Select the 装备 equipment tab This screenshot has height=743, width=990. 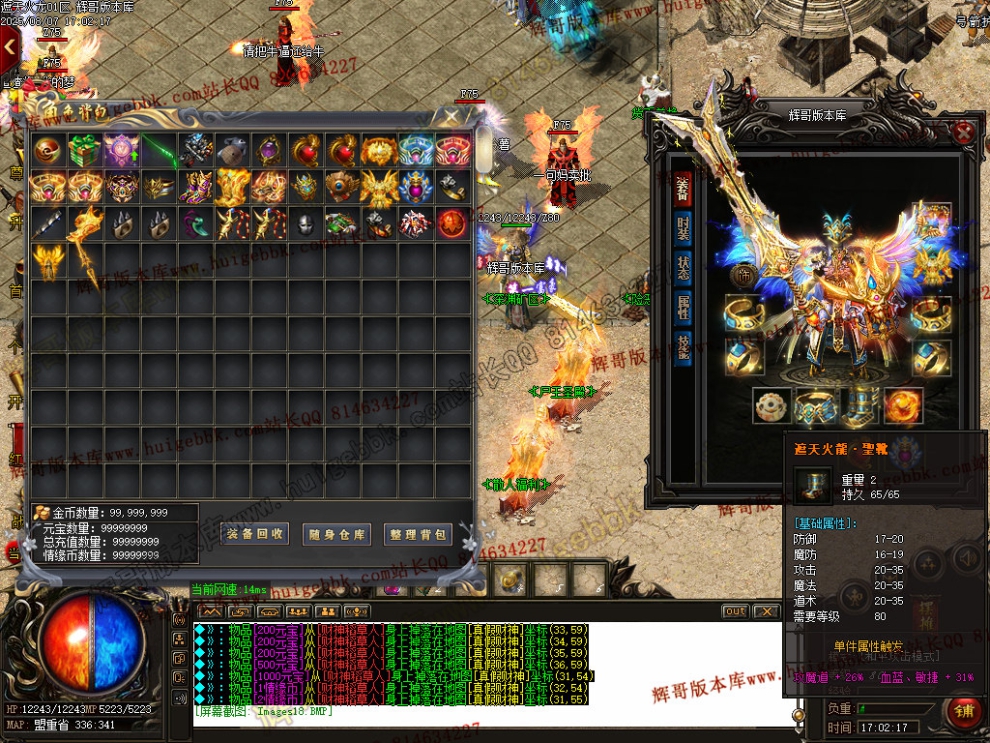point(683,187)
